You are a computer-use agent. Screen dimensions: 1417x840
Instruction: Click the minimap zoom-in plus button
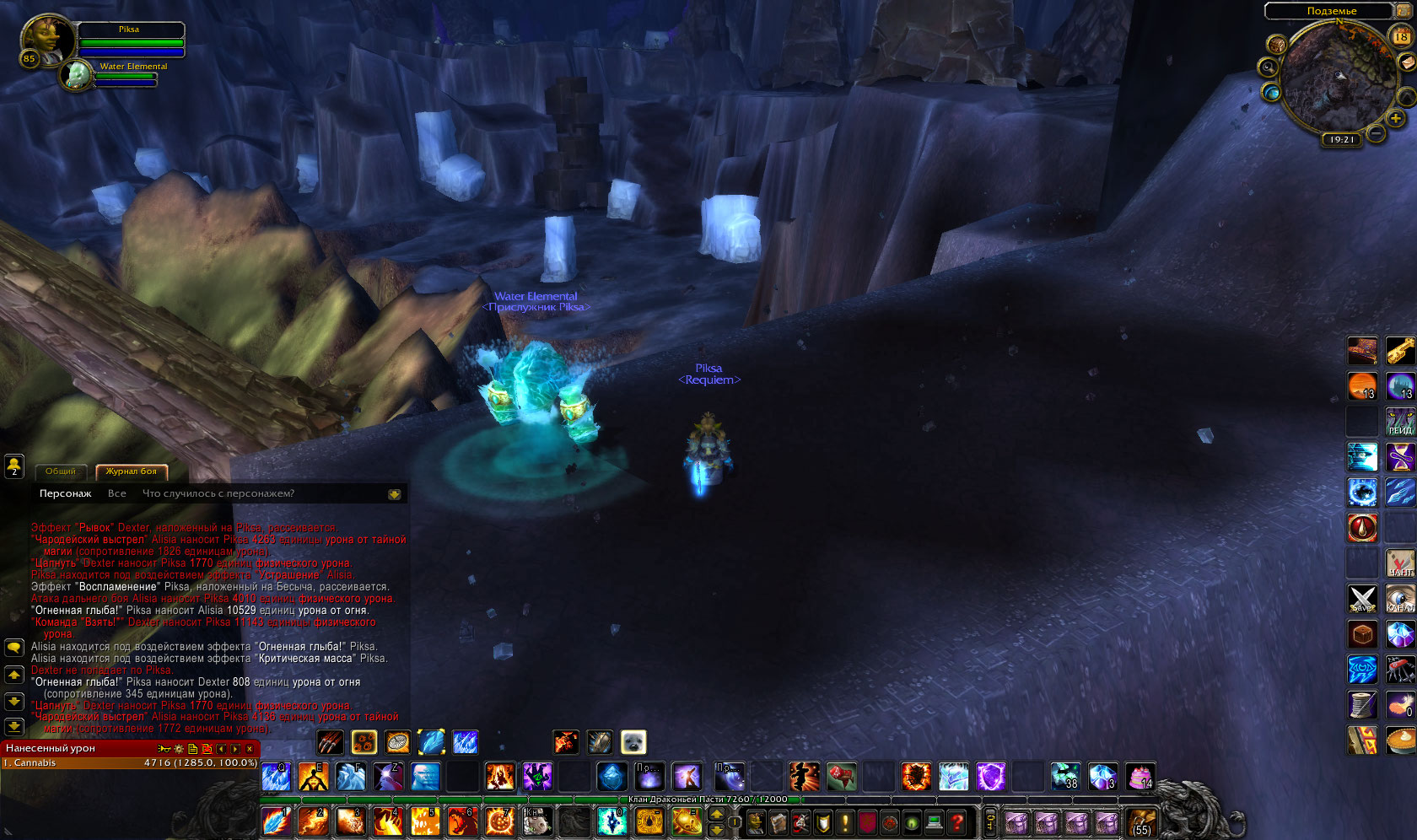(1396, 118)
